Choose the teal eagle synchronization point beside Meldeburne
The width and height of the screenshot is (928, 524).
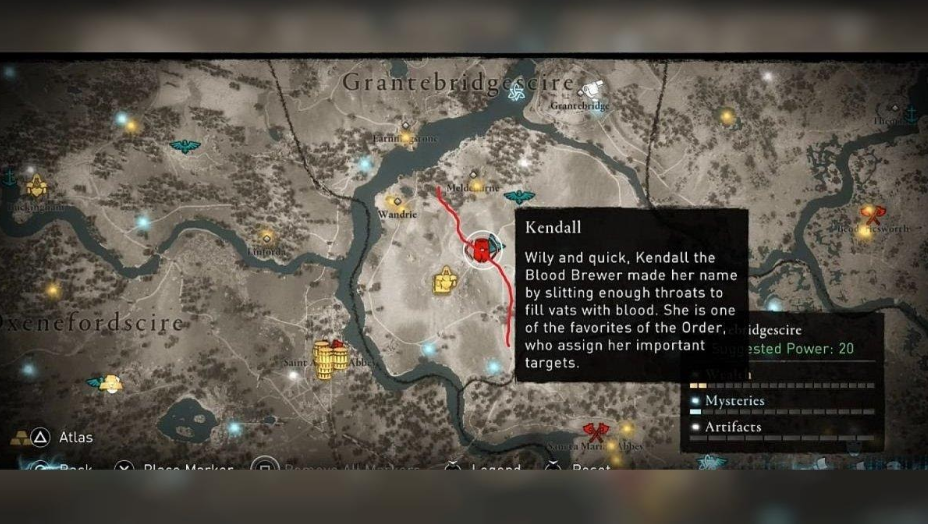[x=519, y=197]
